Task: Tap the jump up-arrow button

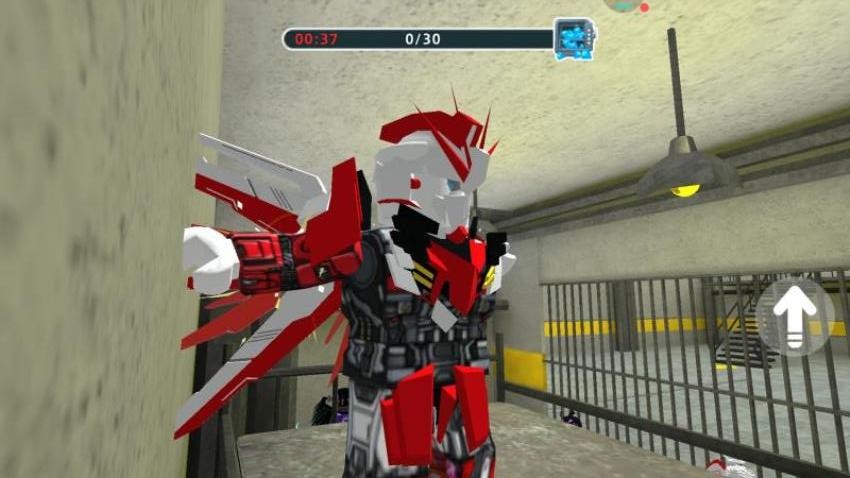Action: pyautogui.click(x=795, y=317)
